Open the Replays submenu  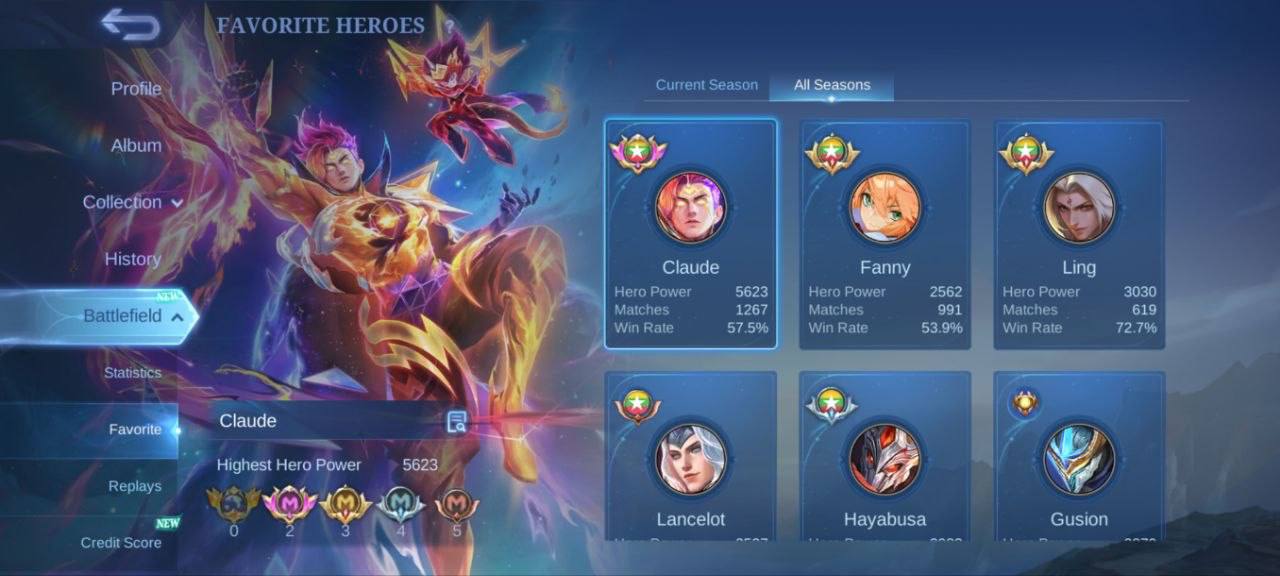135,486
